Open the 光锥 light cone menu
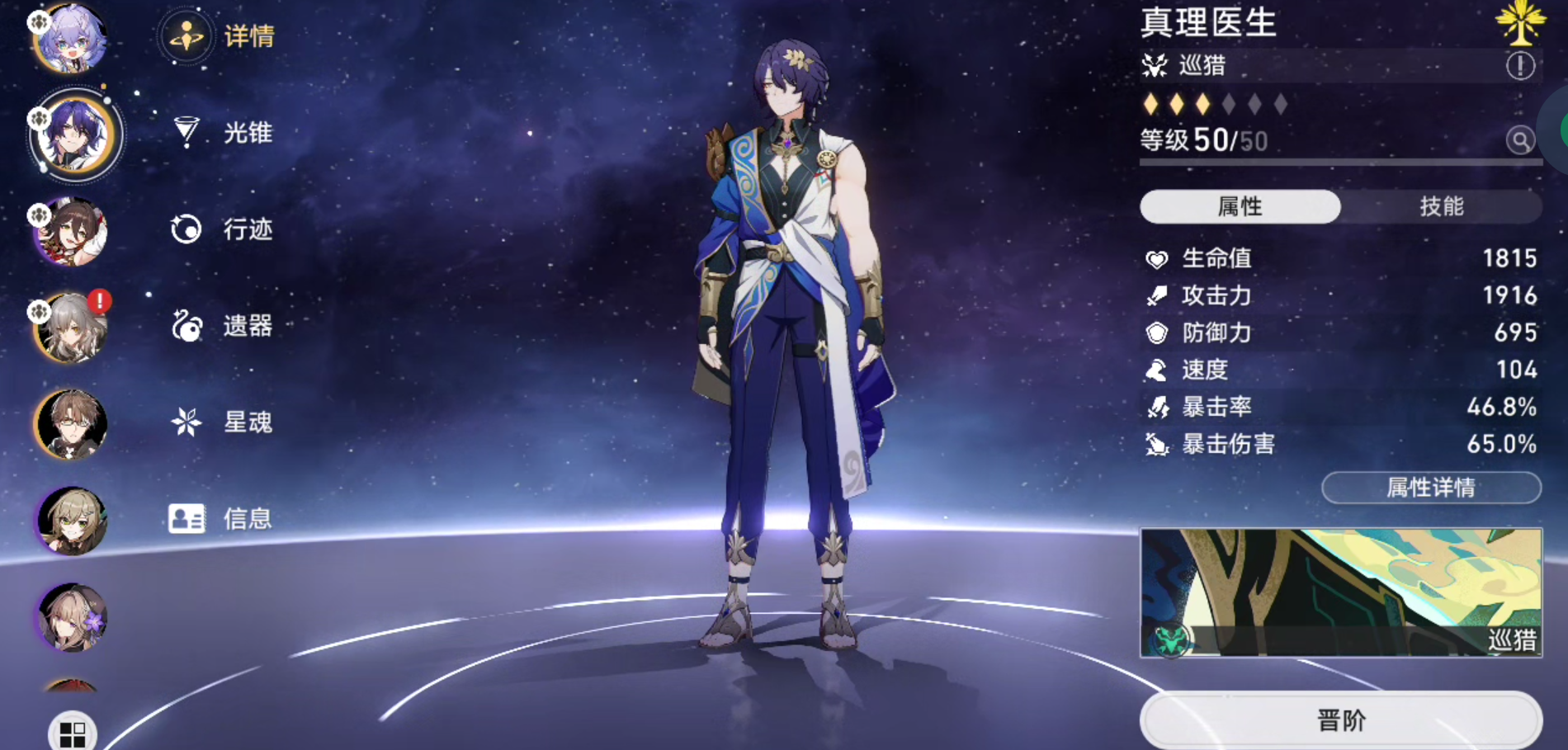Viewport: 1568px width, 750px height. pos(223,132)
